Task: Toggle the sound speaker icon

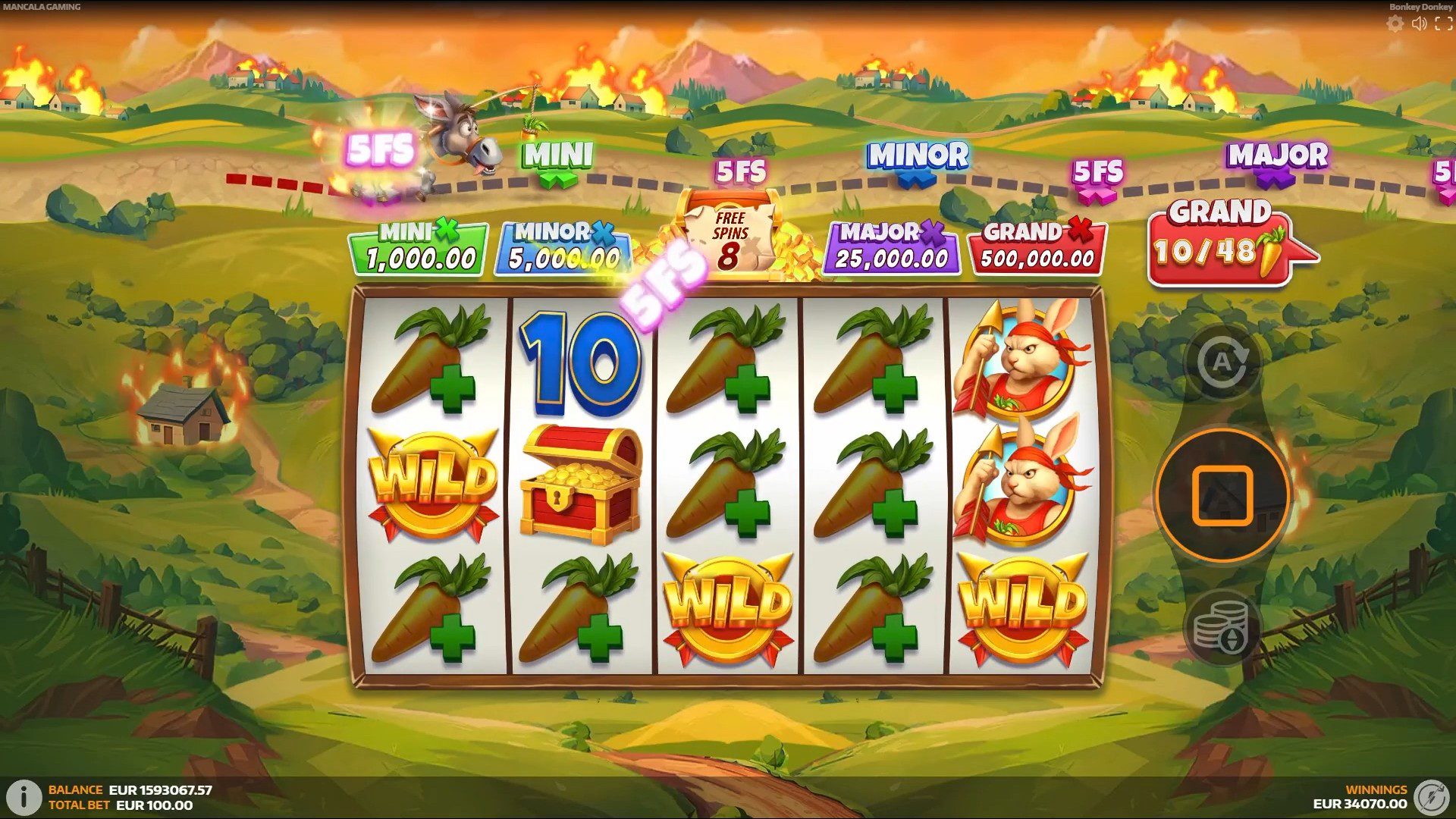Action: tap(1419, 24)
